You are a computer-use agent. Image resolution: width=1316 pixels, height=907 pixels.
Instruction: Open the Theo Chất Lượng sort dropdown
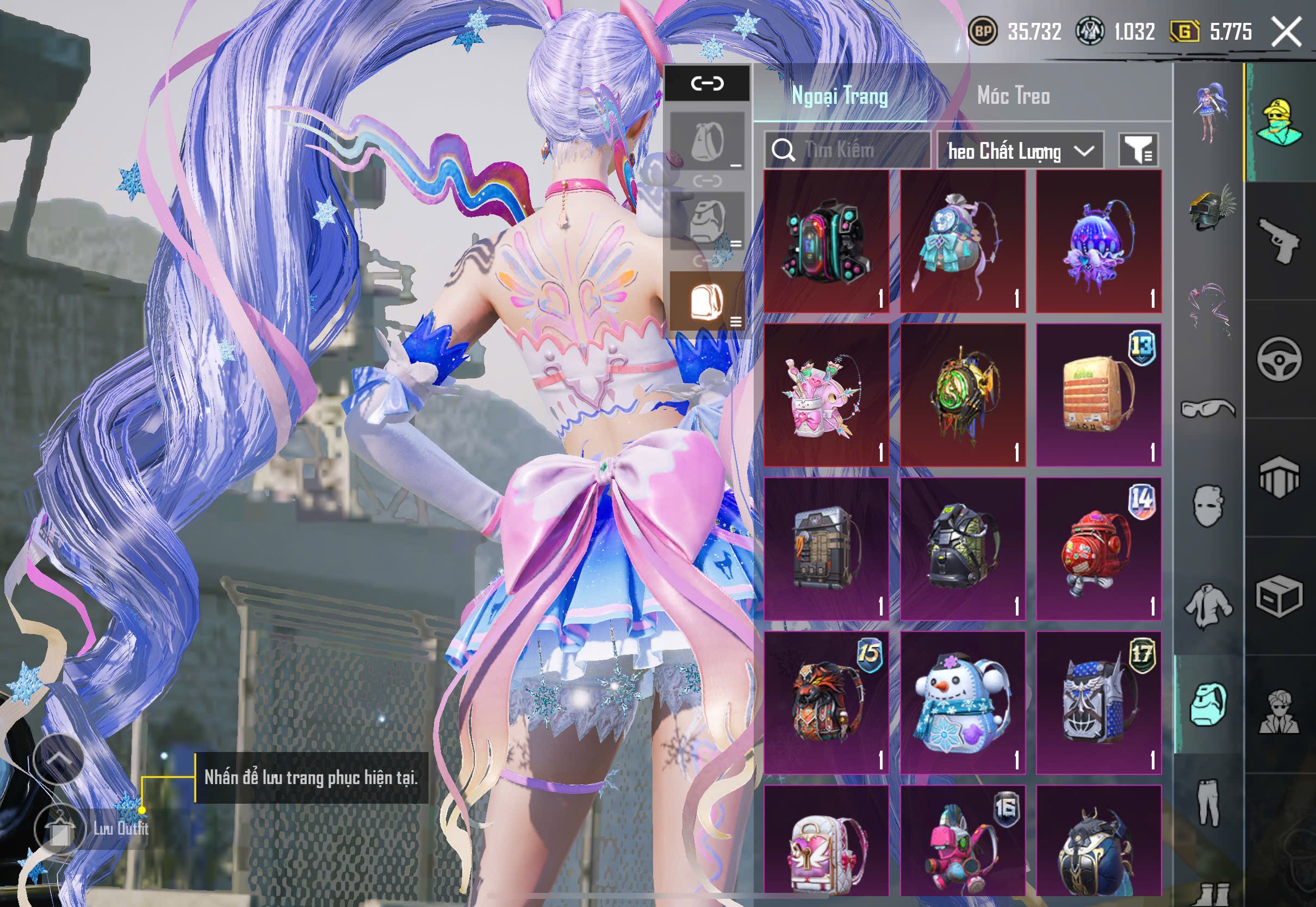[1020, 151]
